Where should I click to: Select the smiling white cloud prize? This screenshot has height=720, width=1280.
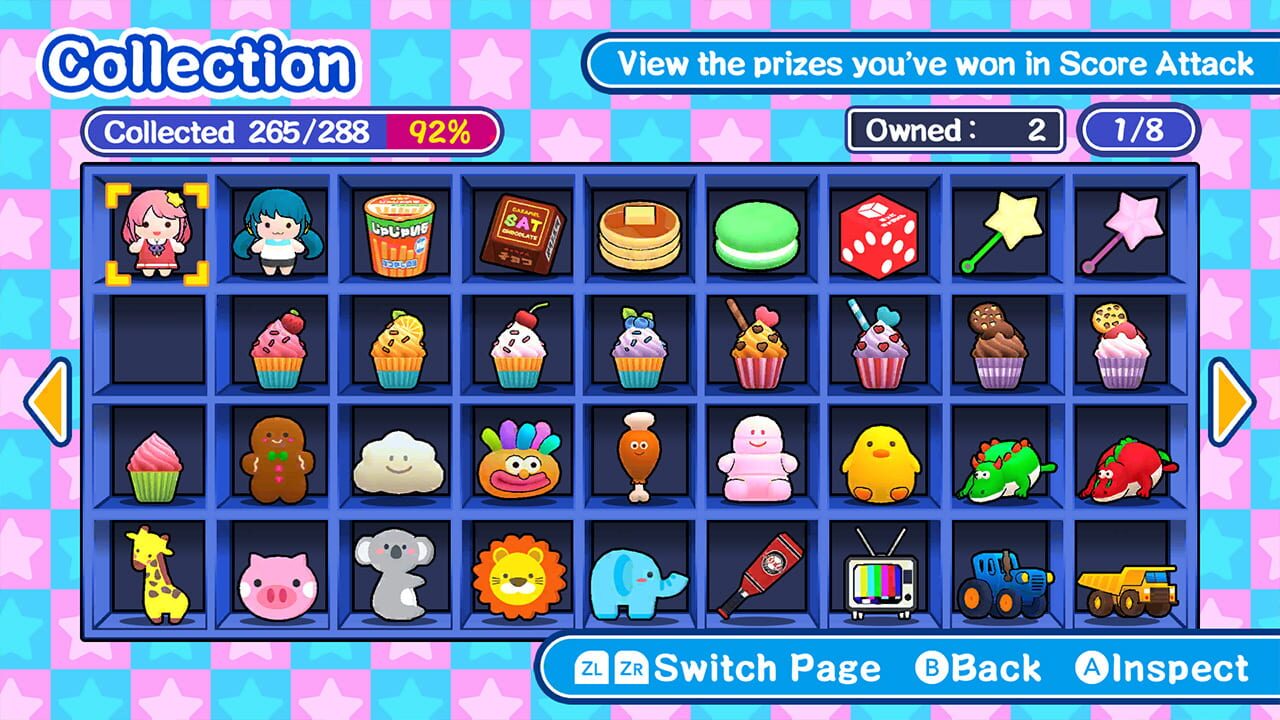click(x=398, y=462)
